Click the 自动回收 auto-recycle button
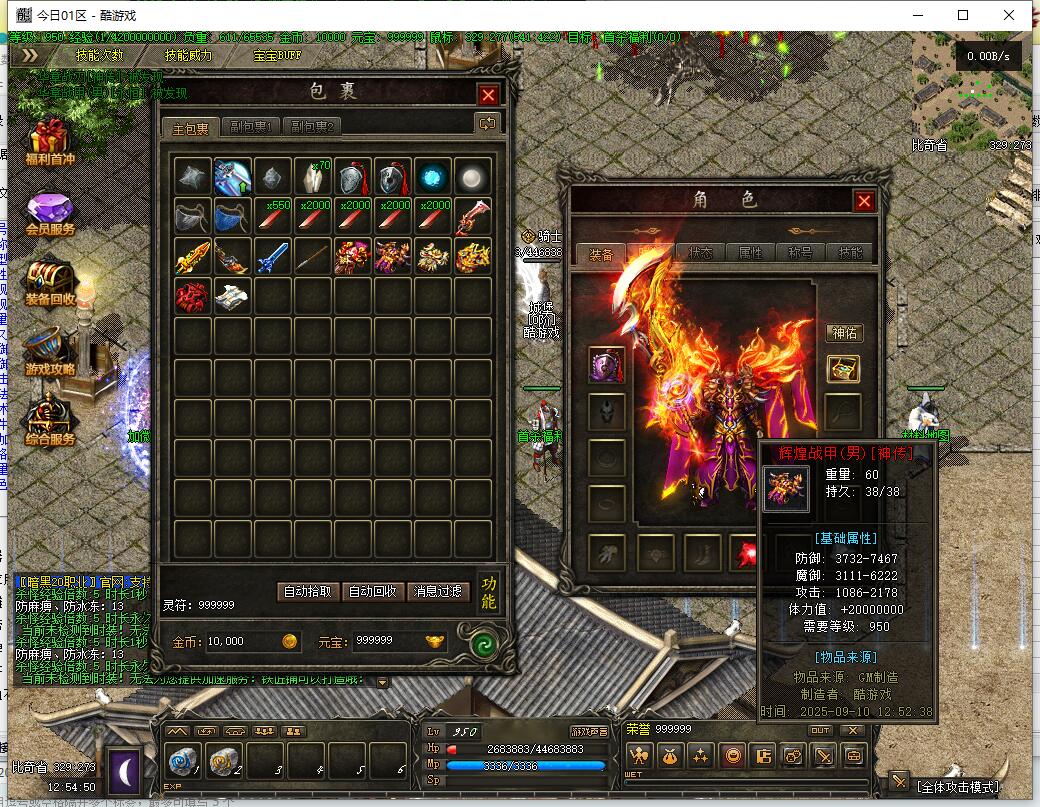The image size is (1040, 807). pos(372,591)
